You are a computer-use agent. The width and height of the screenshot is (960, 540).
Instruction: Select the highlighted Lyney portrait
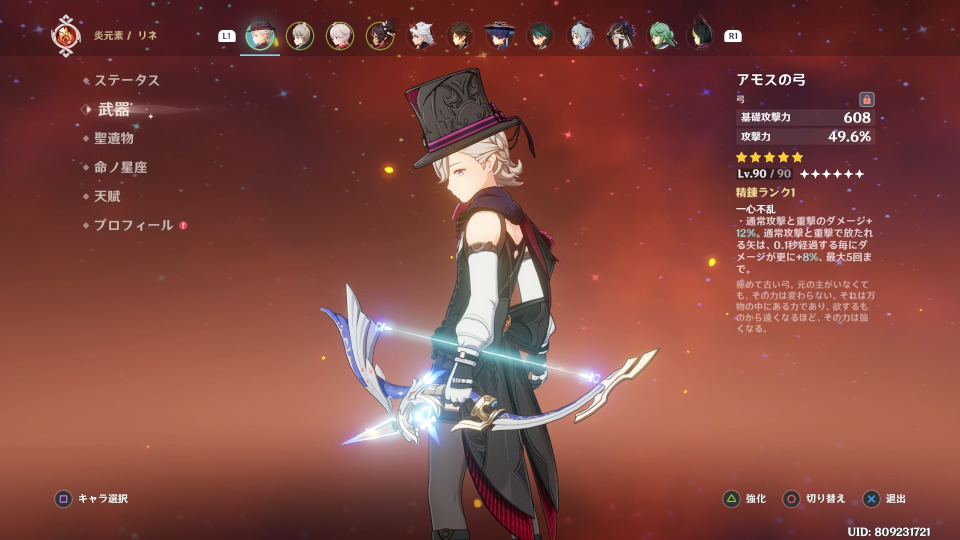260,35
